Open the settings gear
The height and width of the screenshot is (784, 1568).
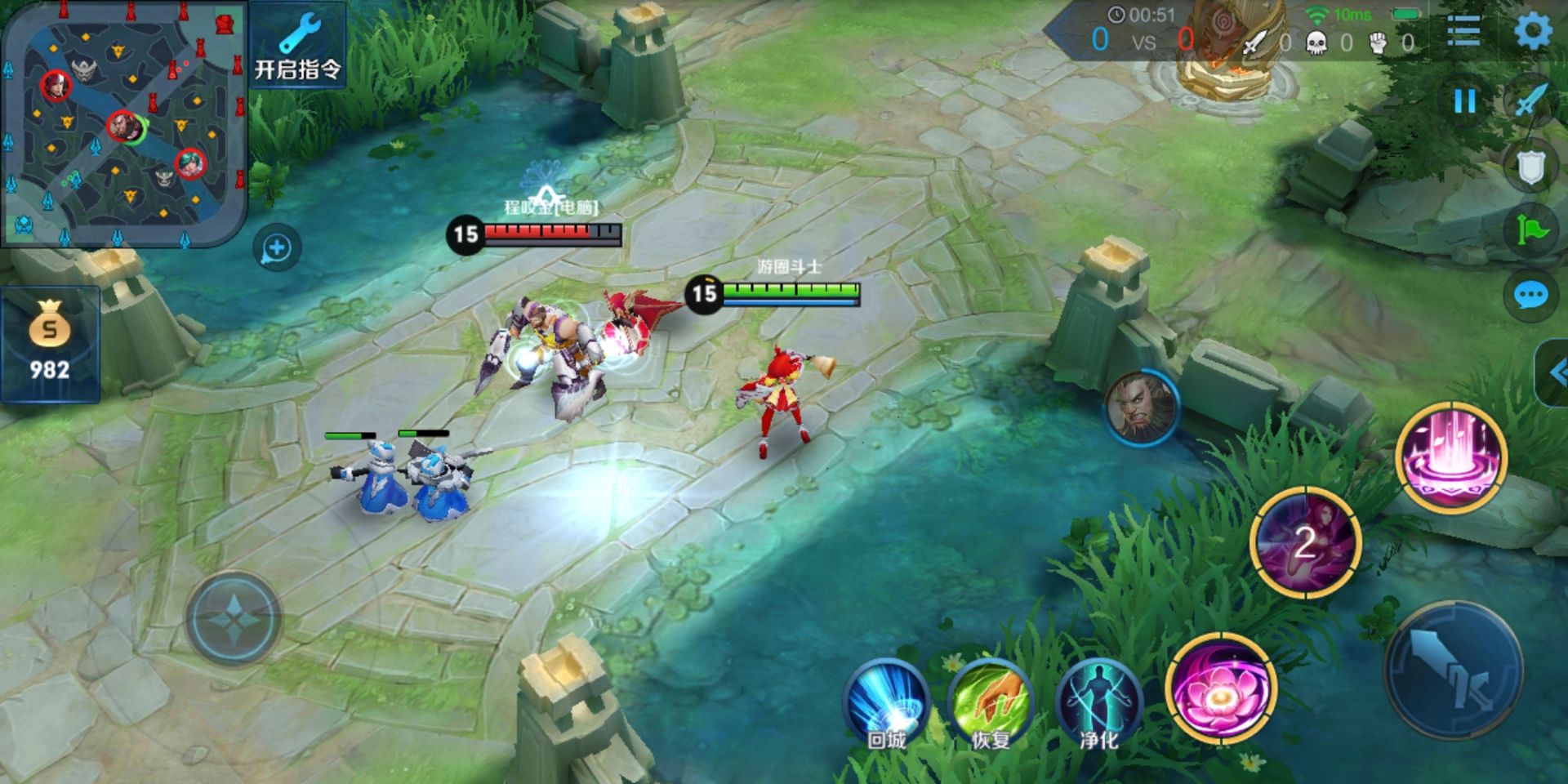[1533, 33]
